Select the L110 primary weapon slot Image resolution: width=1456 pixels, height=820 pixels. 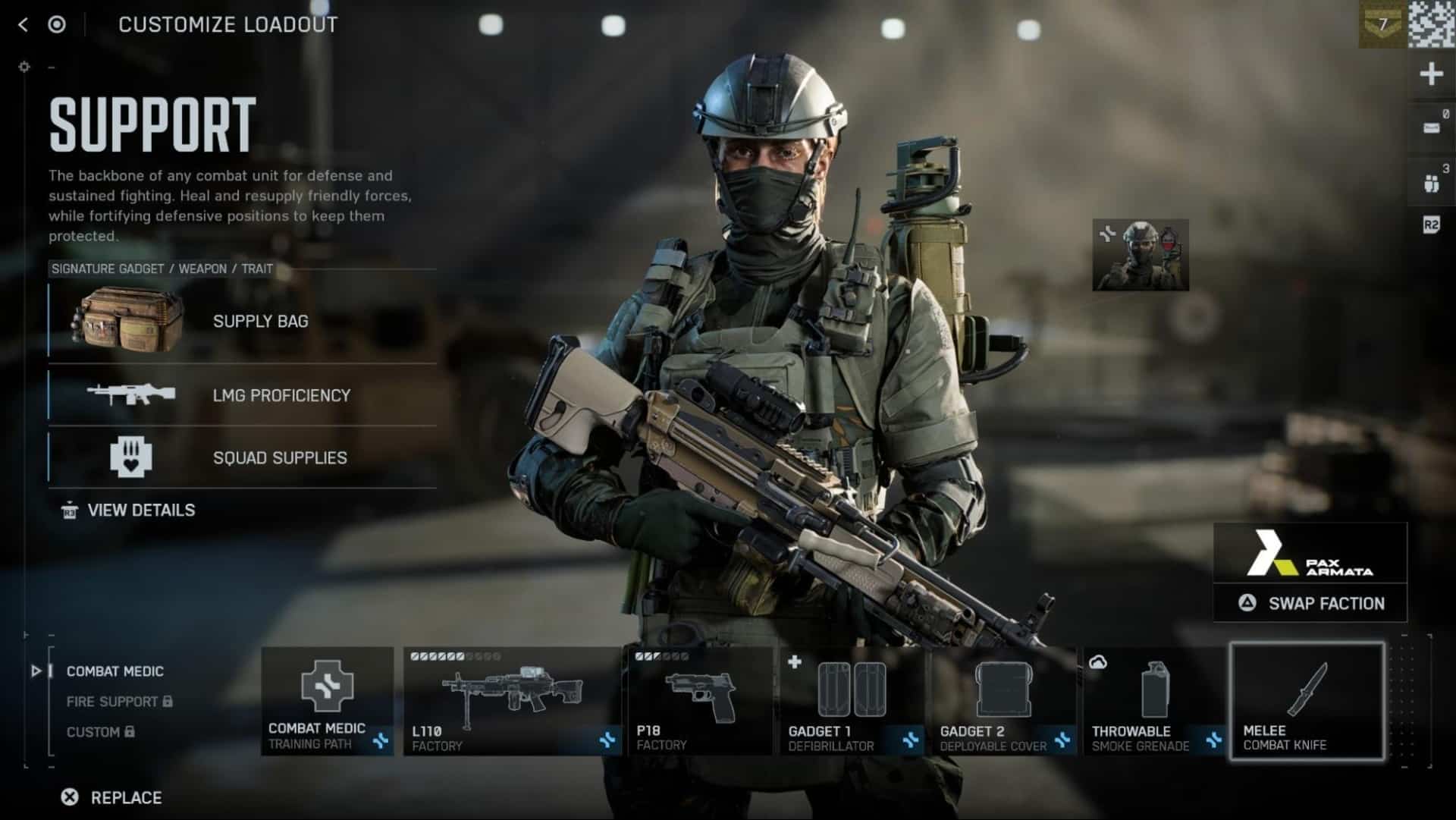coord(512,700)
